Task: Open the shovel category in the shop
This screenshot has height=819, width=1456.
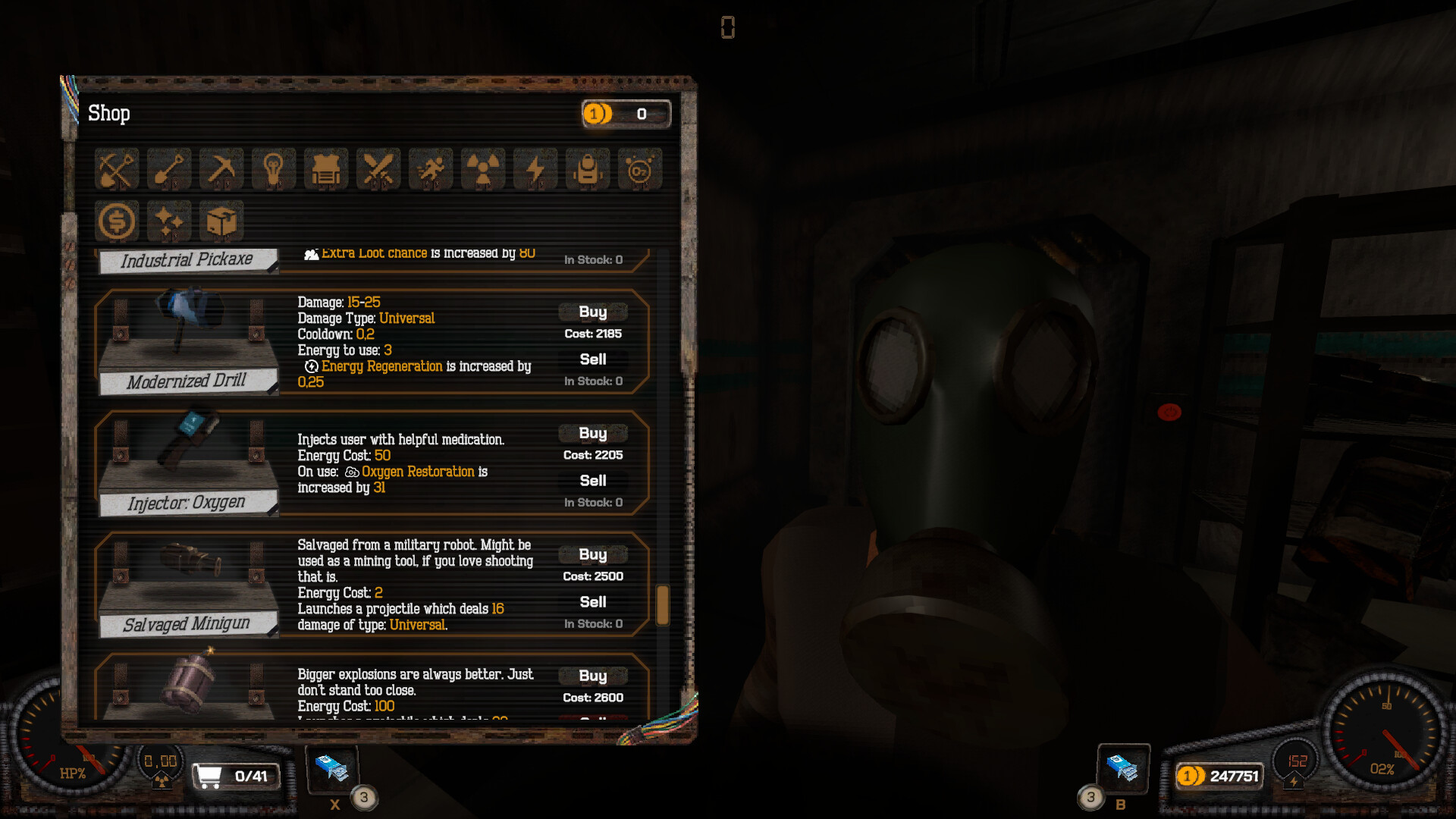Action: pos(168,169)
